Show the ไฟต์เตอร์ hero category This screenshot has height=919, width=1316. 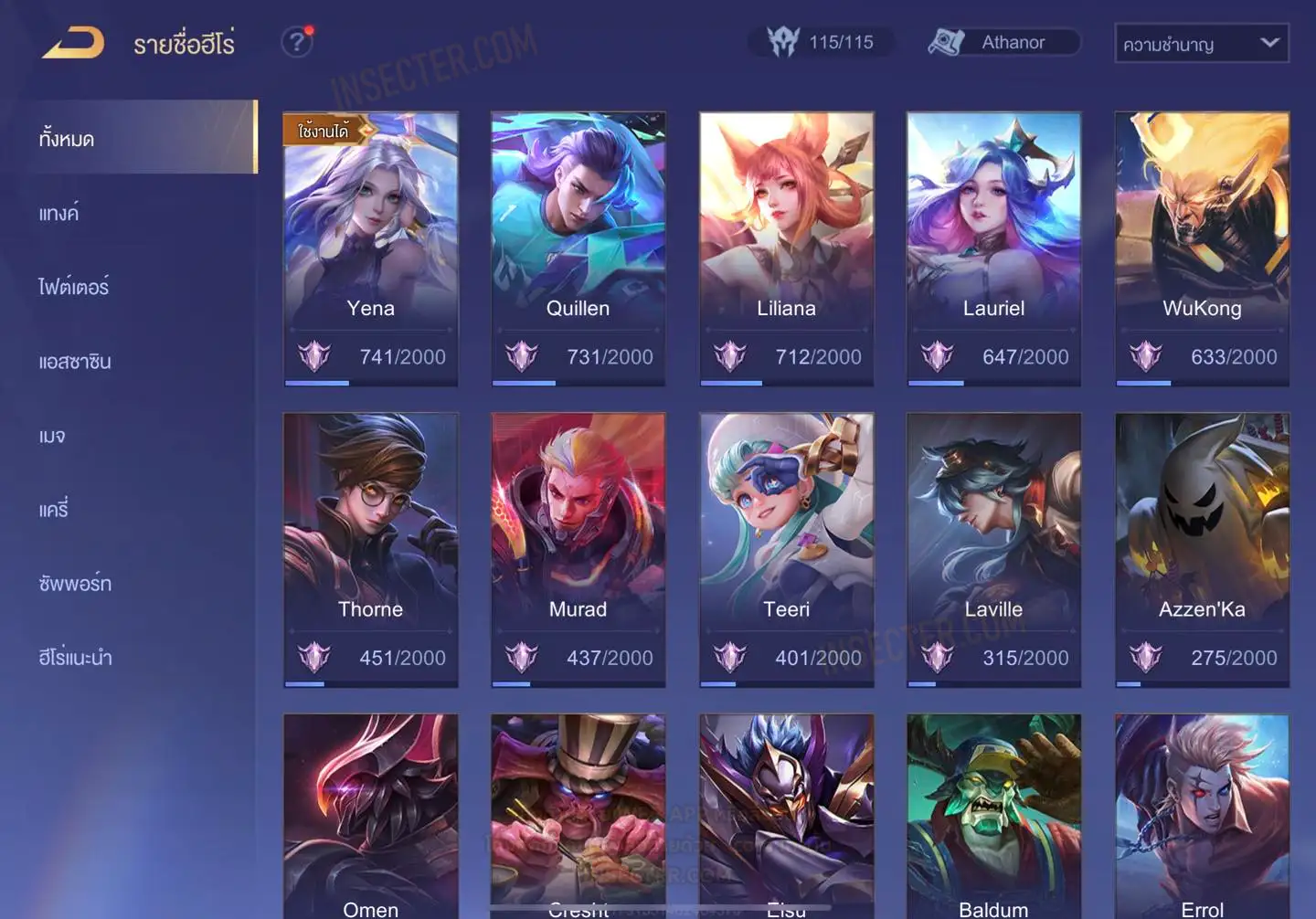point(74,287)
